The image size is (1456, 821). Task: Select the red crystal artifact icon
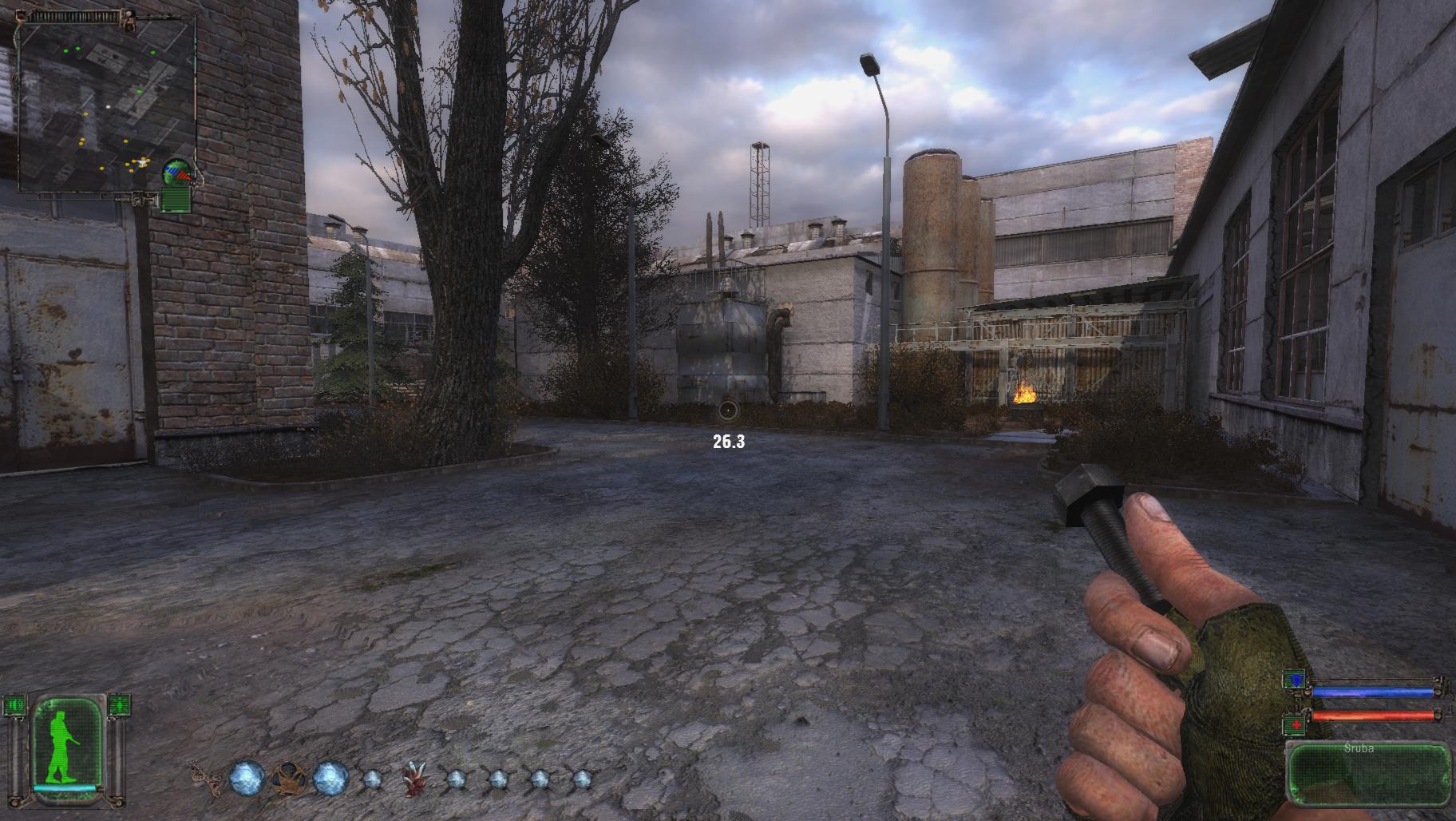coord(414,779)
